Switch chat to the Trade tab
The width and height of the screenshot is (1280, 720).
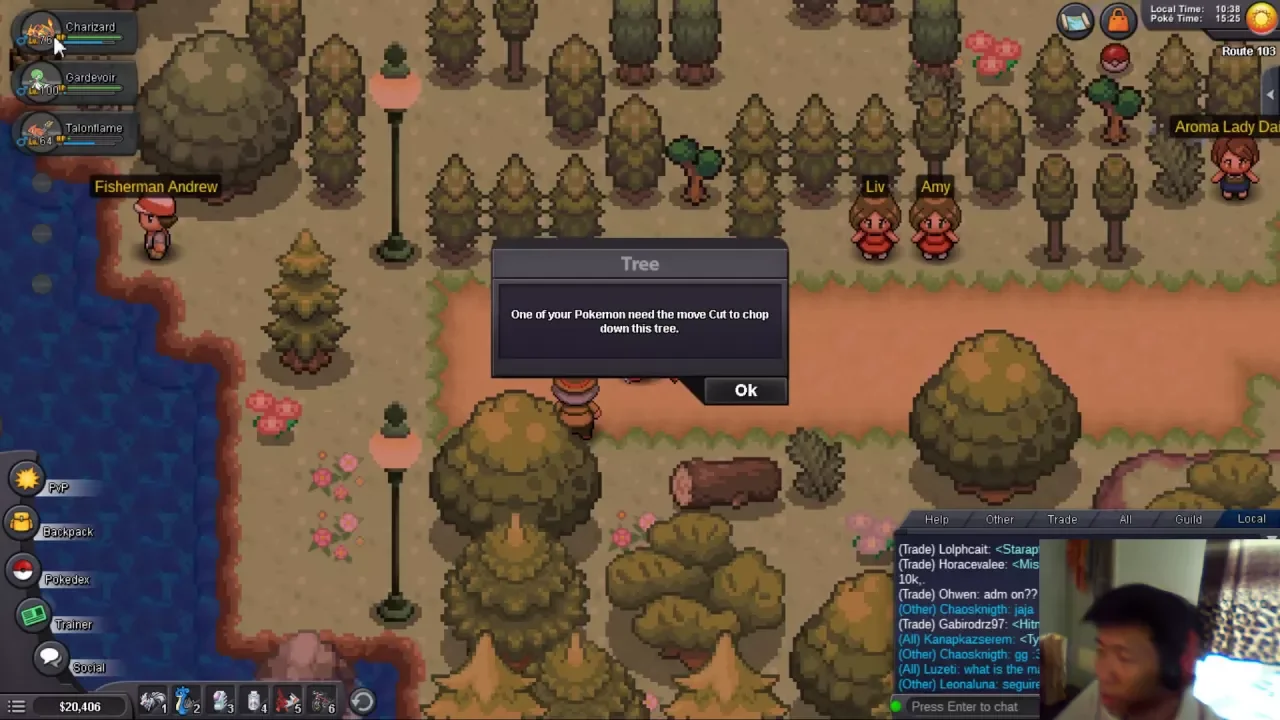pos(1062,519)
